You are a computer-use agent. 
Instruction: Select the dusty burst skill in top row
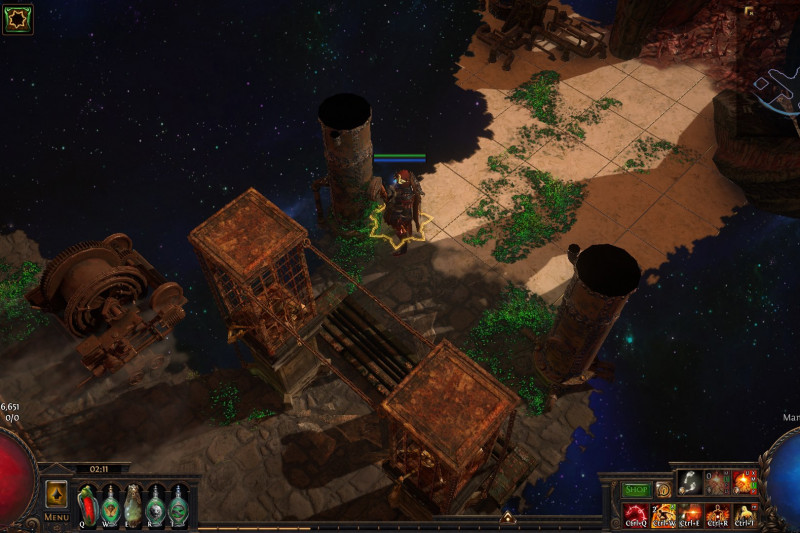pyautogui.click(x=717, y=483)
